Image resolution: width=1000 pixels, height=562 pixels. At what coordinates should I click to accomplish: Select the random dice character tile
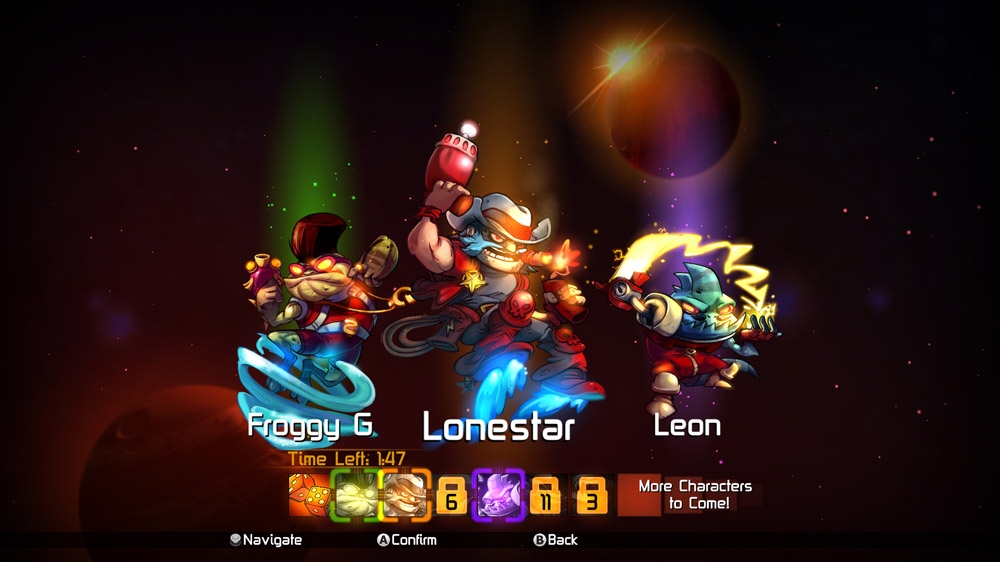tap(308, 494)
